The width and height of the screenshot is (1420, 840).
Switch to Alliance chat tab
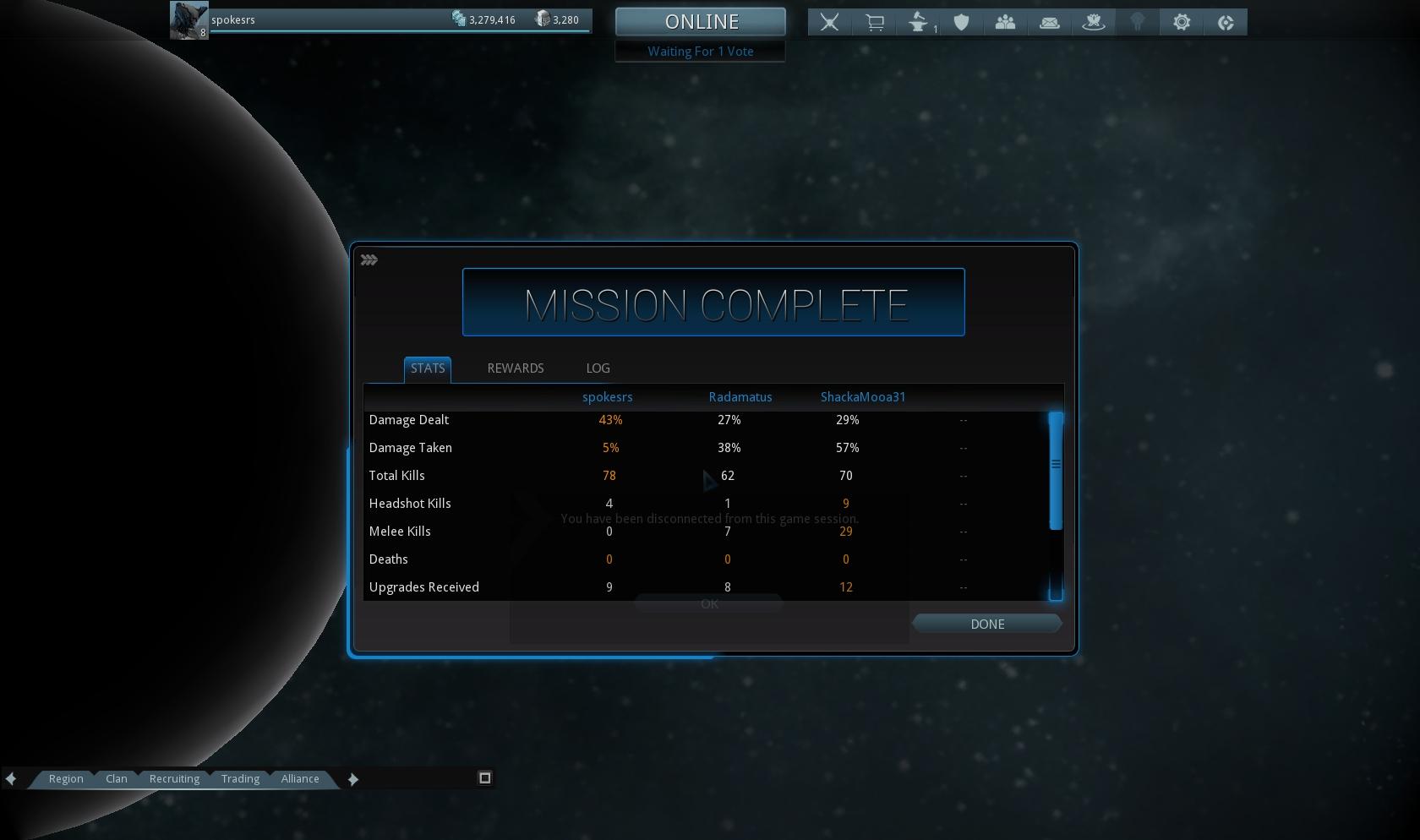(300, 779)
